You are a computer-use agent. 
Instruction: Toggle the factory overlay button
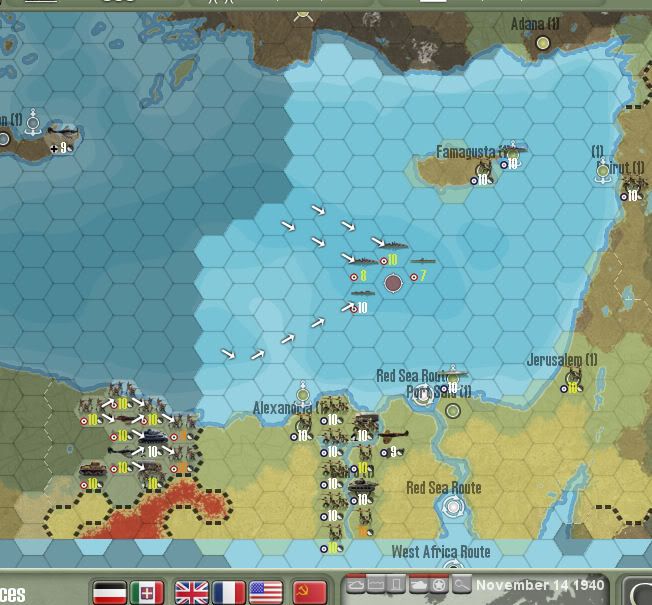[x=375, y=584]
